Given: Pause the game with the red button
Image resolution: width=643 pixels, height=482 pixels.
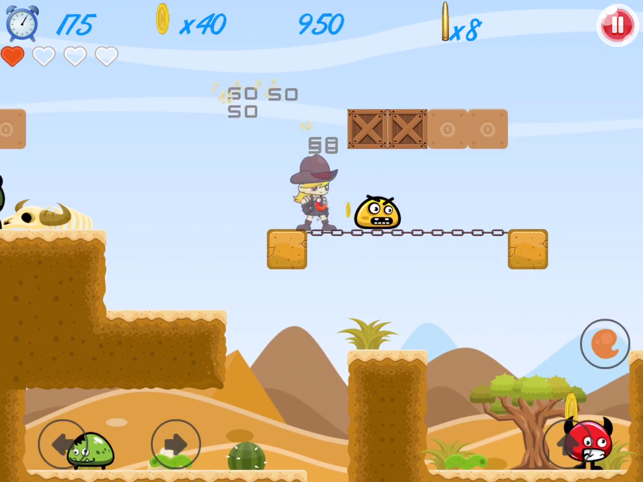Looking at the screenshot, I should 617,26.
